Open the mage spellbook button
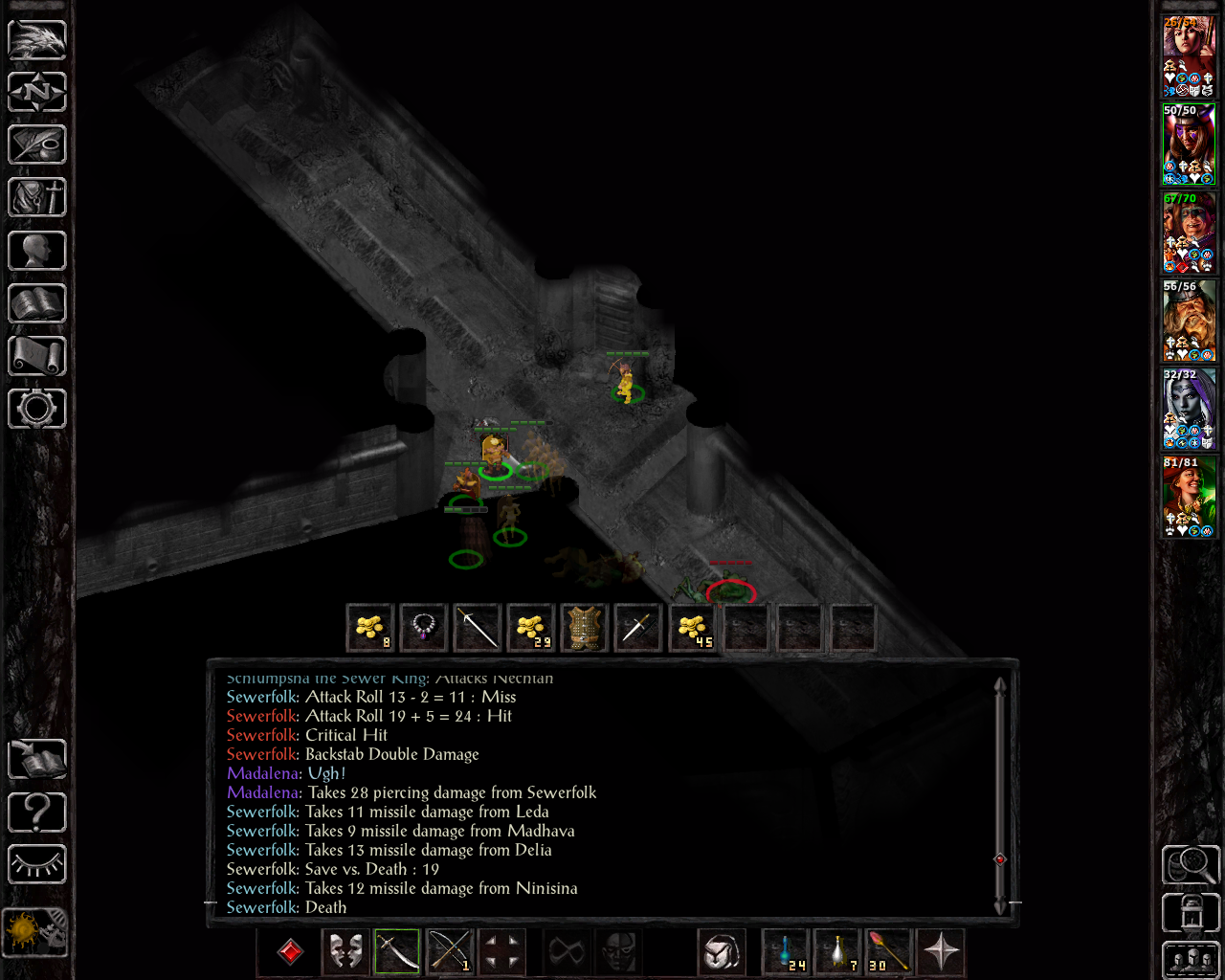This screenshot has width=1225, height=980. click(37, 303)
